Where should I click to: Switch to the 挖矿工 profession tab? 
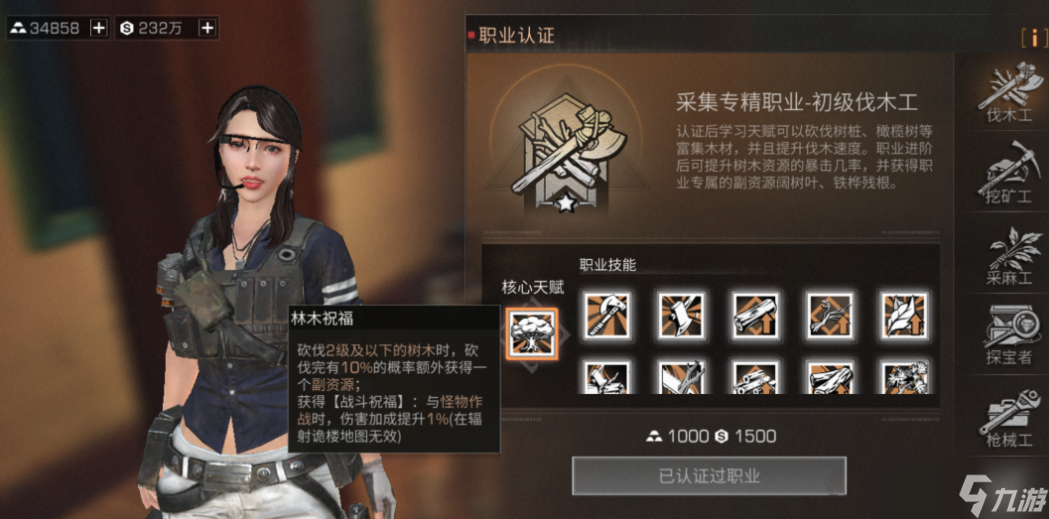1007,174
